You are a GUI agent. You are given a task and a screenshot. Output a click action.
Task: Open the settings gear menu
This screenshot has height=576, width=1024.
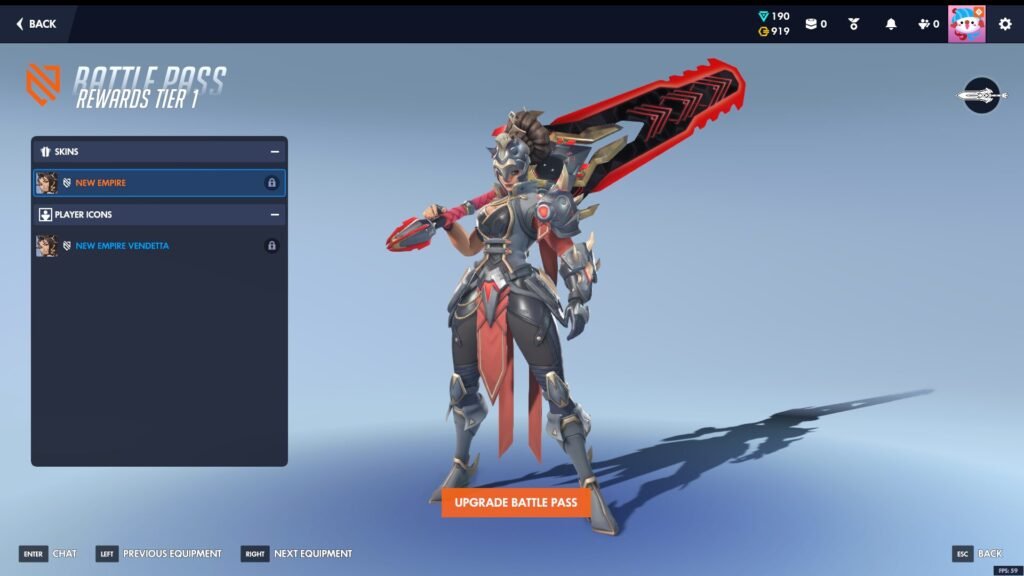pyautogui.click(x=1005, y=24)
